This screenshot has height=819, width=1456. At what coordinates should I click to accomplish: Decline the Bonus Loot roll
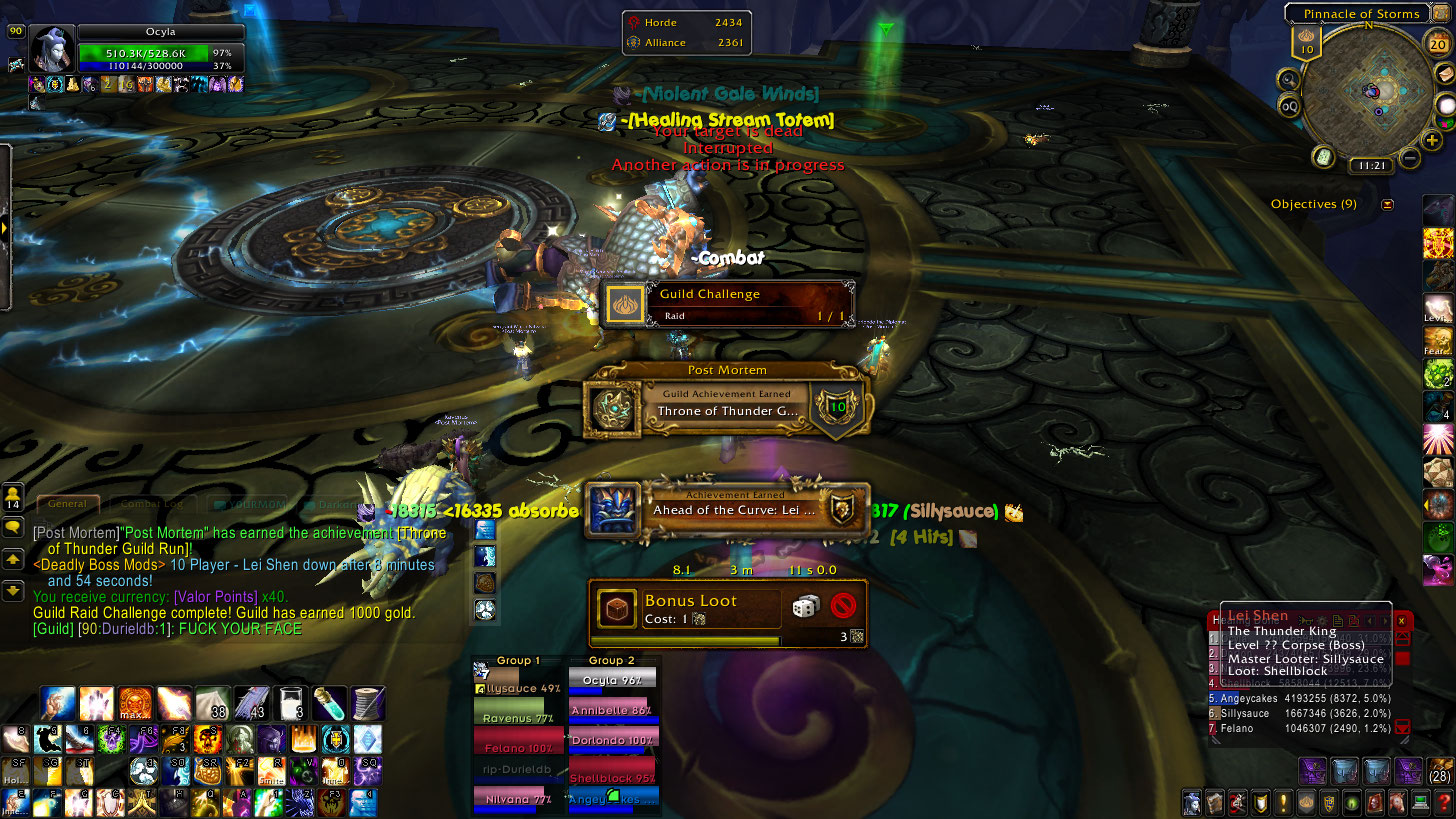tap(844, 606)
